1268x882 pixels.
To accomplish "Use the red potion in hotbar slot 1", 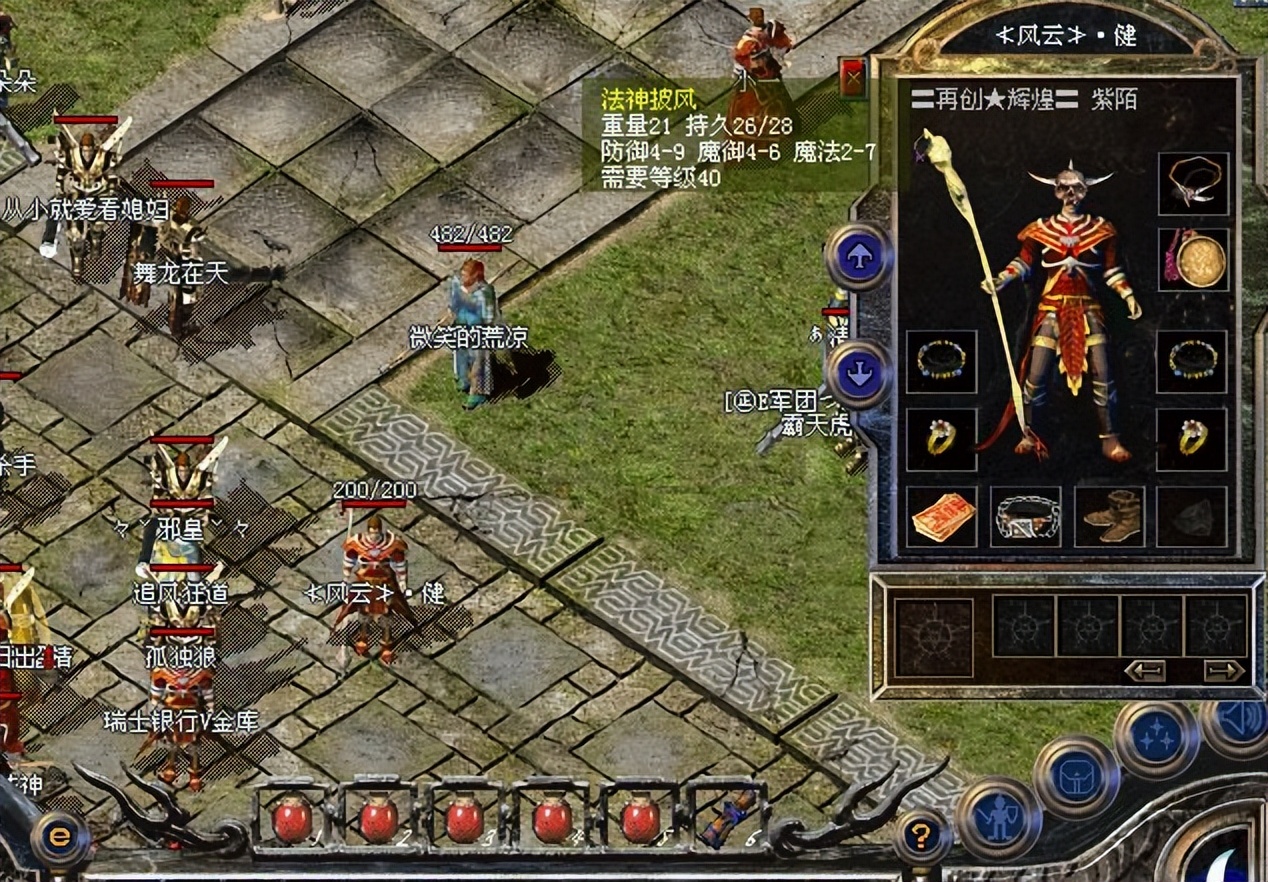I will pos(292,819).
